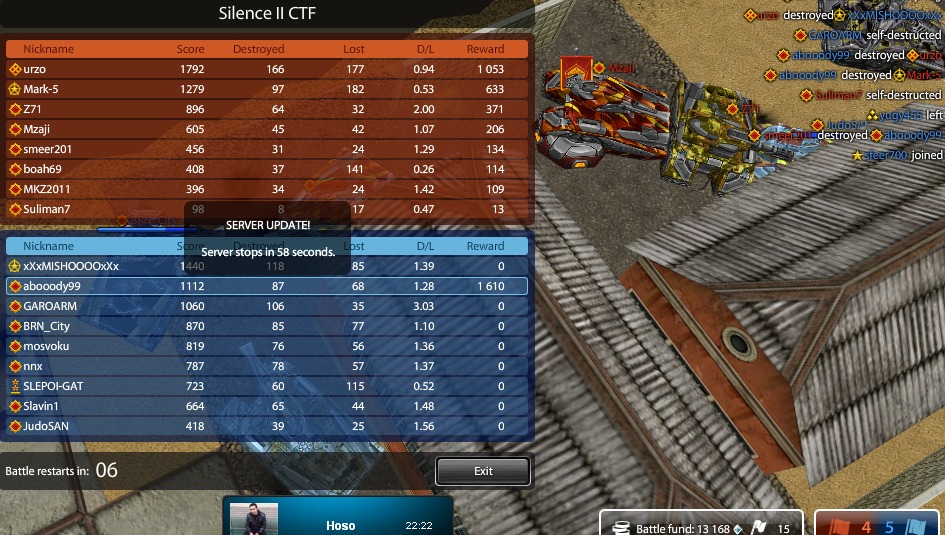Choose BRN_City player row
This screenshot has height=535, width=945.
267,326
